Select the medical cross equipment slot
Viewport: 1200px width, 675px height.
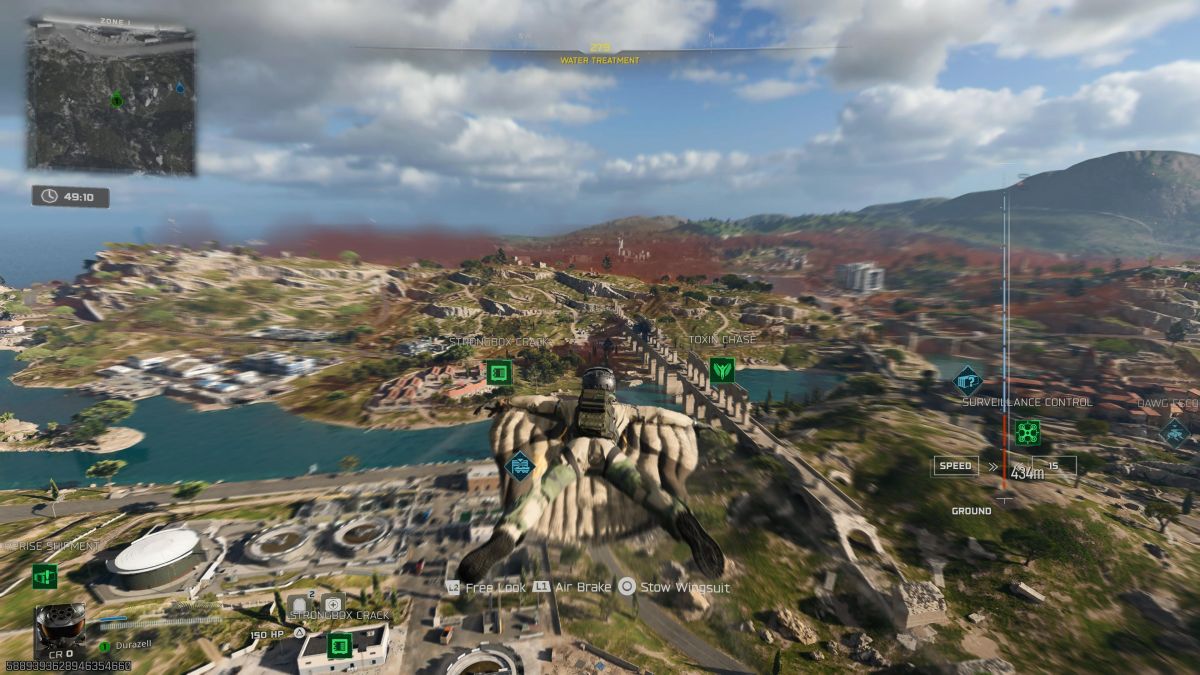(333, 604)
